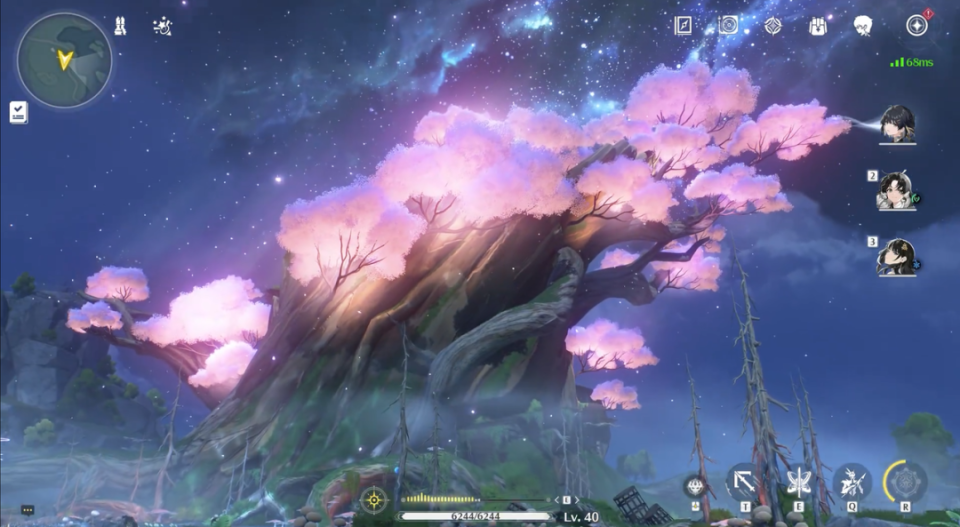
Task: Click the yellow target reticle icon
Action: pyautogui.click(x=374, y=498)
